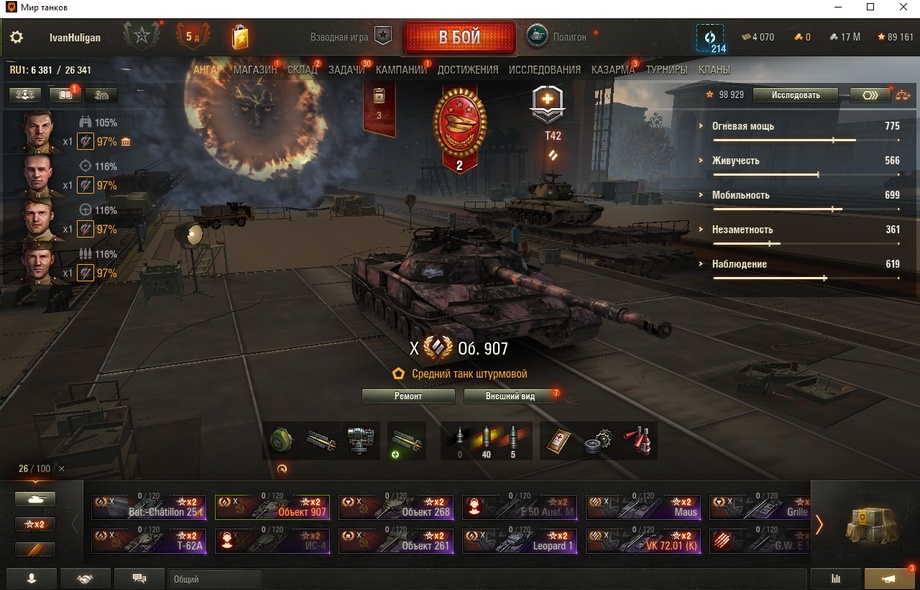Viewport: 920px width, 590px height.
Task: Open the СКЛАД tab
Action: [x=302, y=70]
